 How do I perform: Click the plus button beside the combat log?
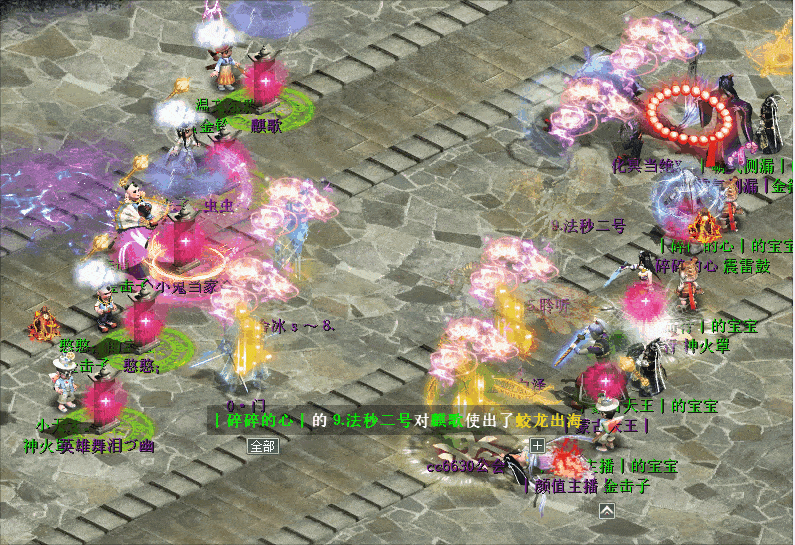[x=537, y=445]
